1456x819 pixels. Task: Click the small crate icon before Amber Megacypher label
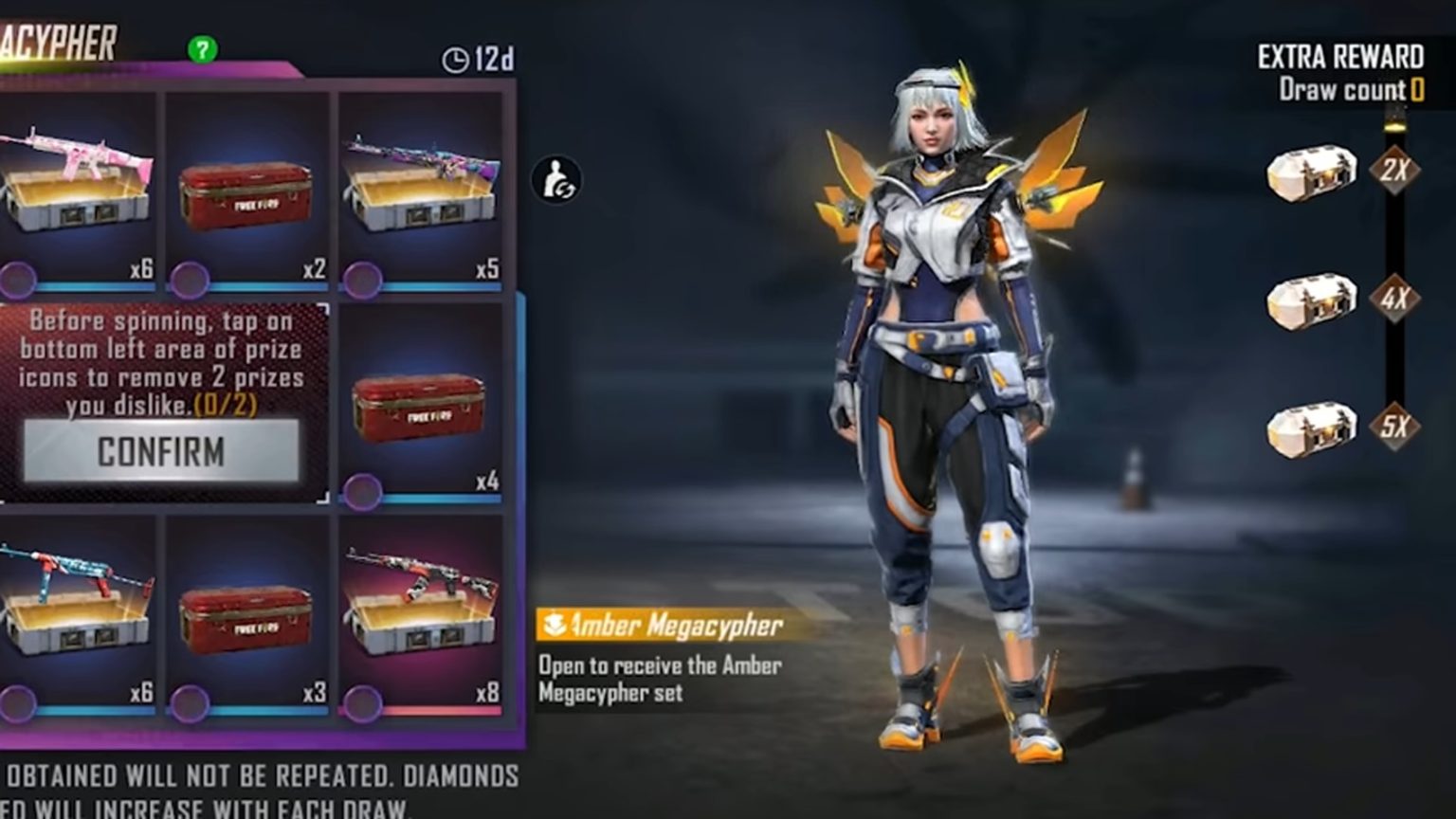click(553, 624)
